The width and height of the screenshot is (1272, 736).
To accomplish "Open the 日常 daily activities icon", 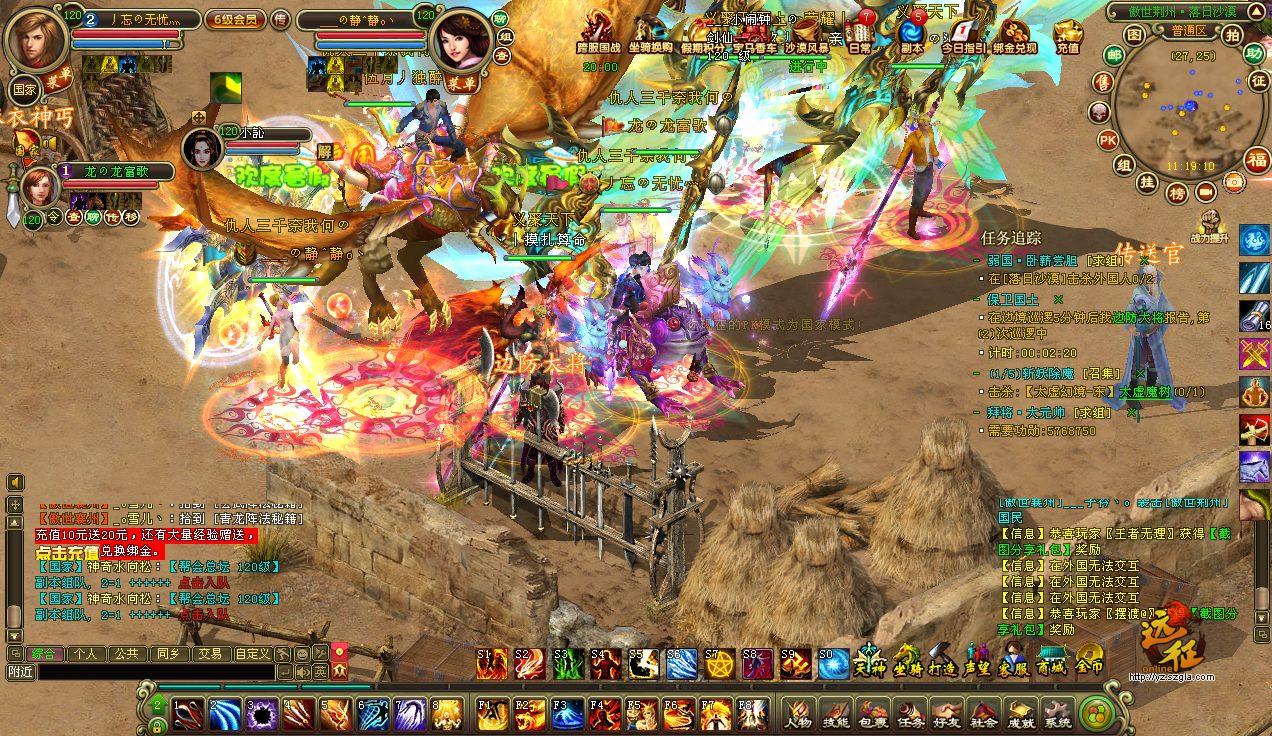I will (860, 36).
